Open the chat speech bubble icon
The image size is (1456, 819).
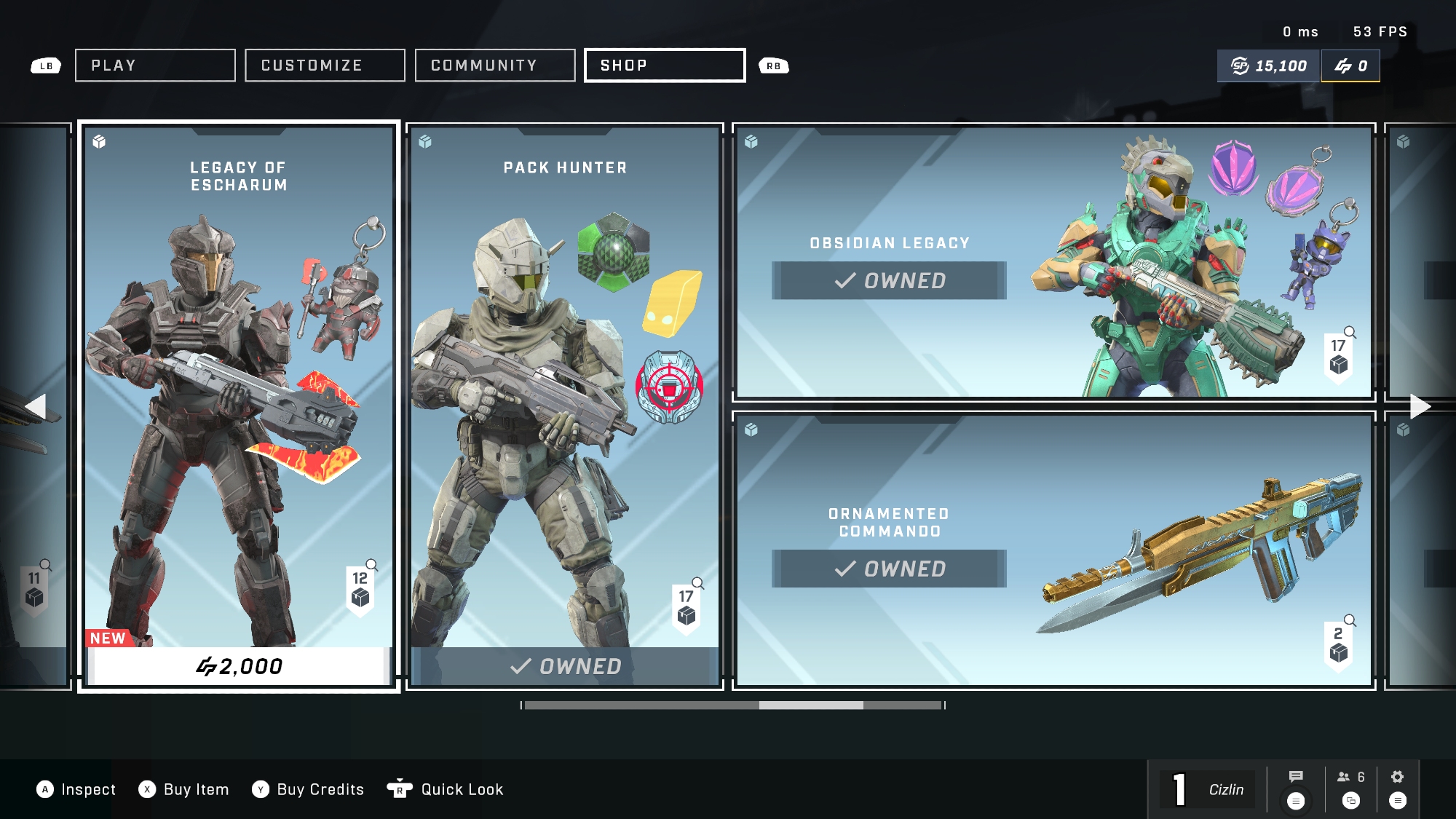click(x=1295, y=777)
